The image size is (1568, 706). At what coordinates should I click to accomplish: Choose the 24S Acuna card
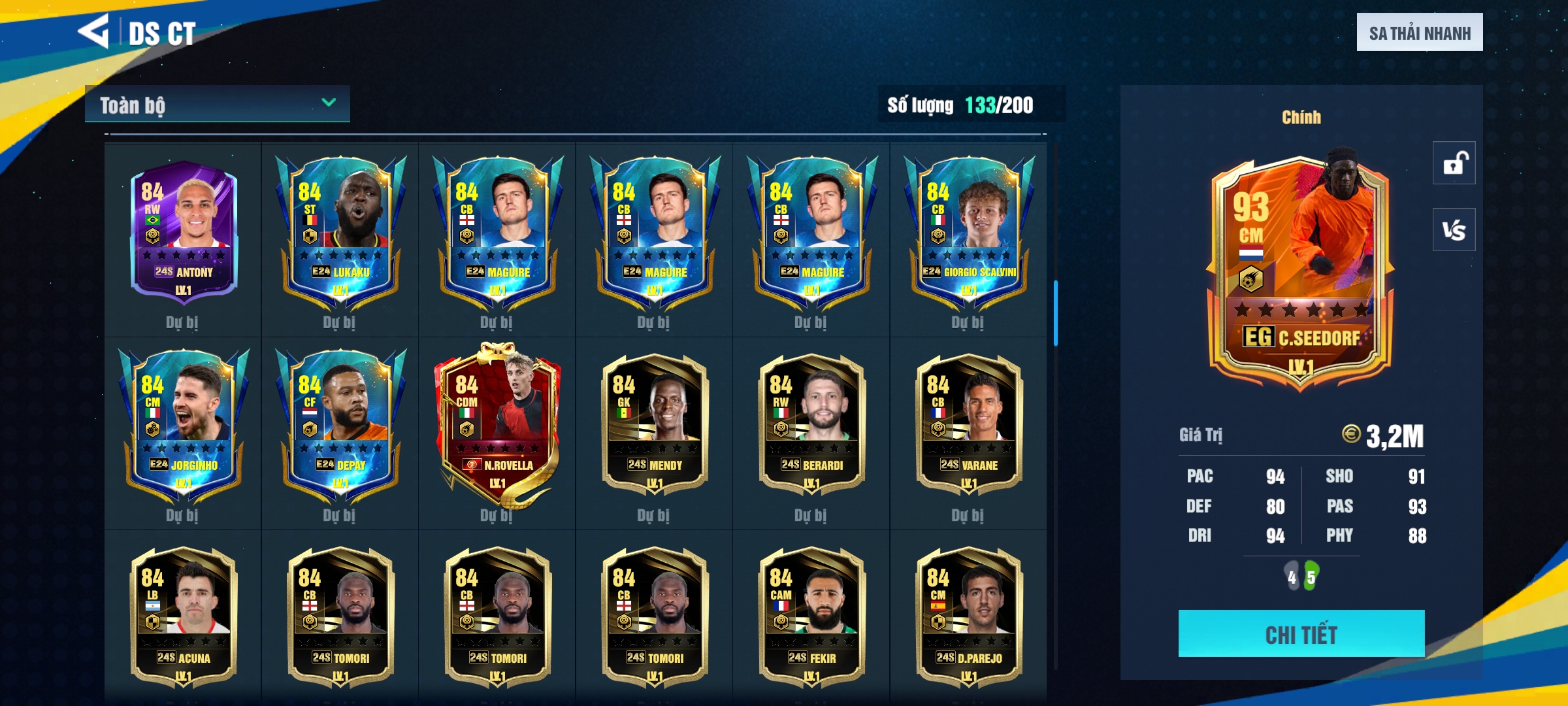coord(184,618)
